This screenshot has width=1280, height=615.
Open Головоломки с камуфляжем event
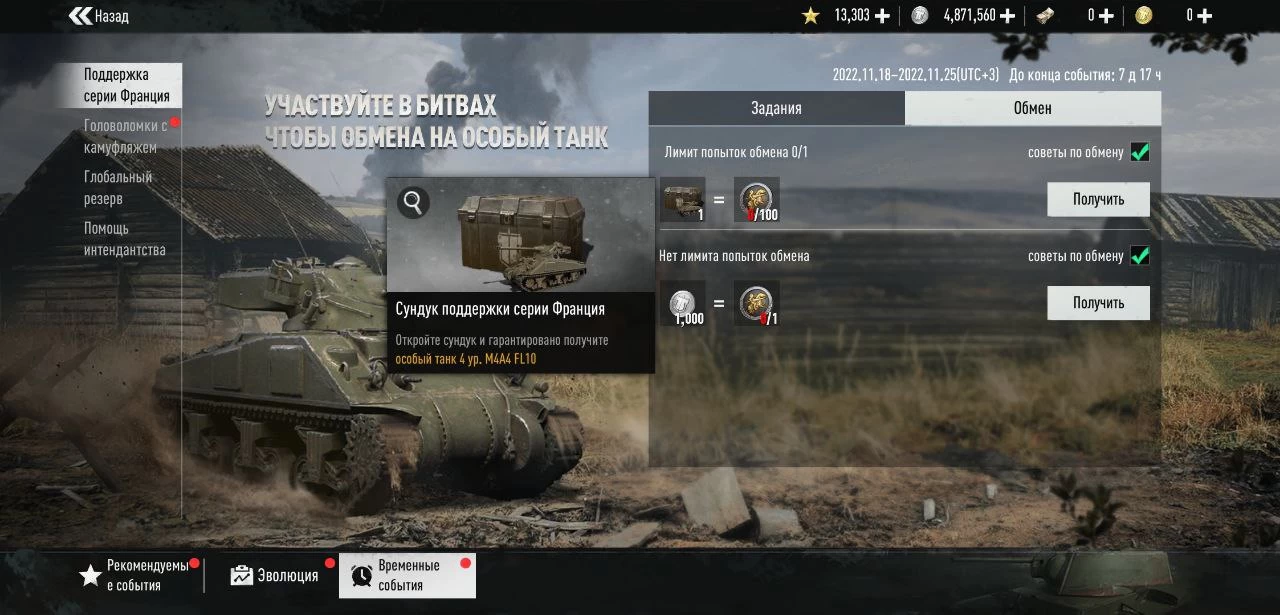click(x=125, y=136)
